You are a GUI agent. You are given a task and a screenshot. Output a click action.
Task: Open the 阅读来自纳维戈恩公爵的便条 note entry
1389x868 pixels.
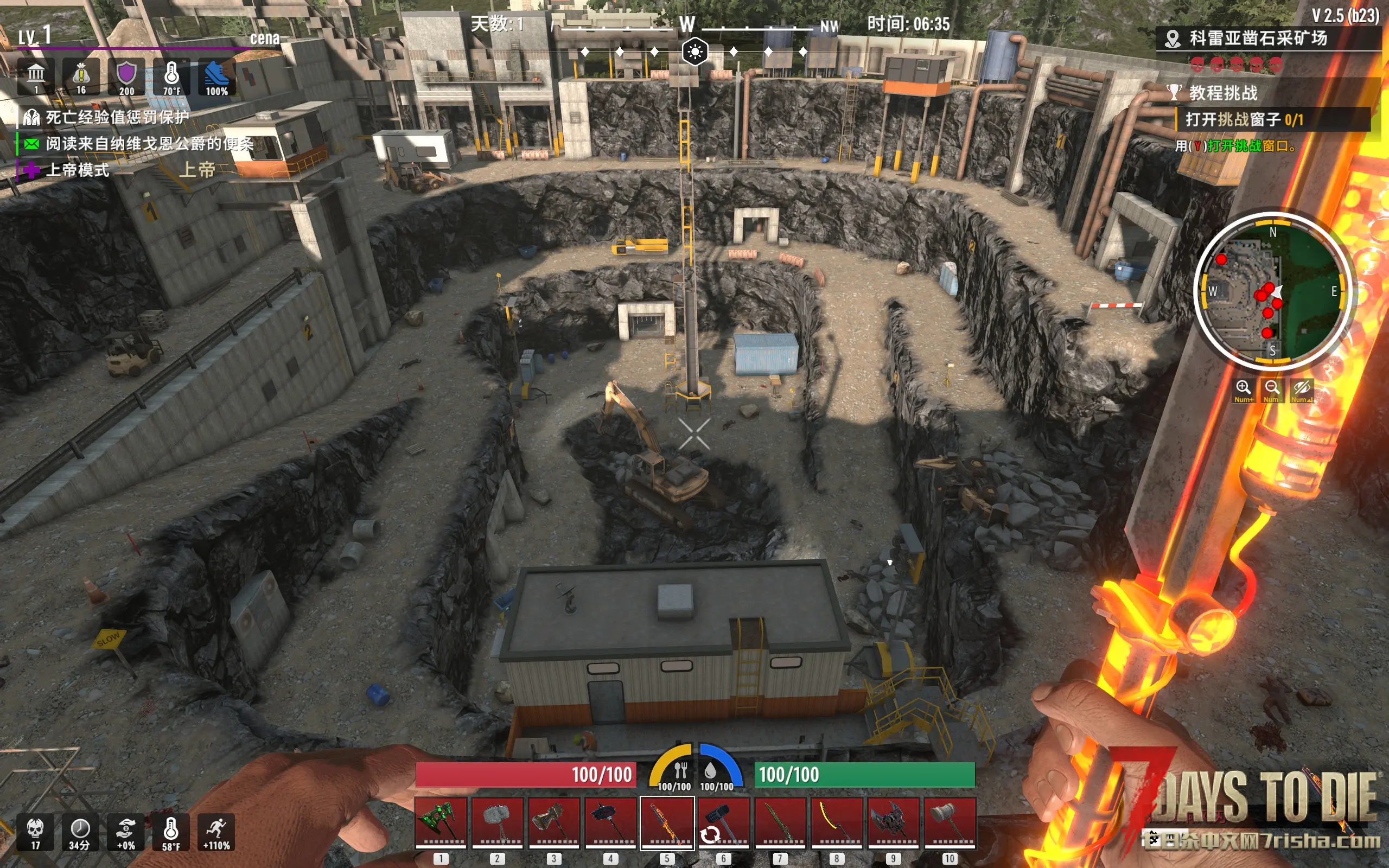pos(149,144)
